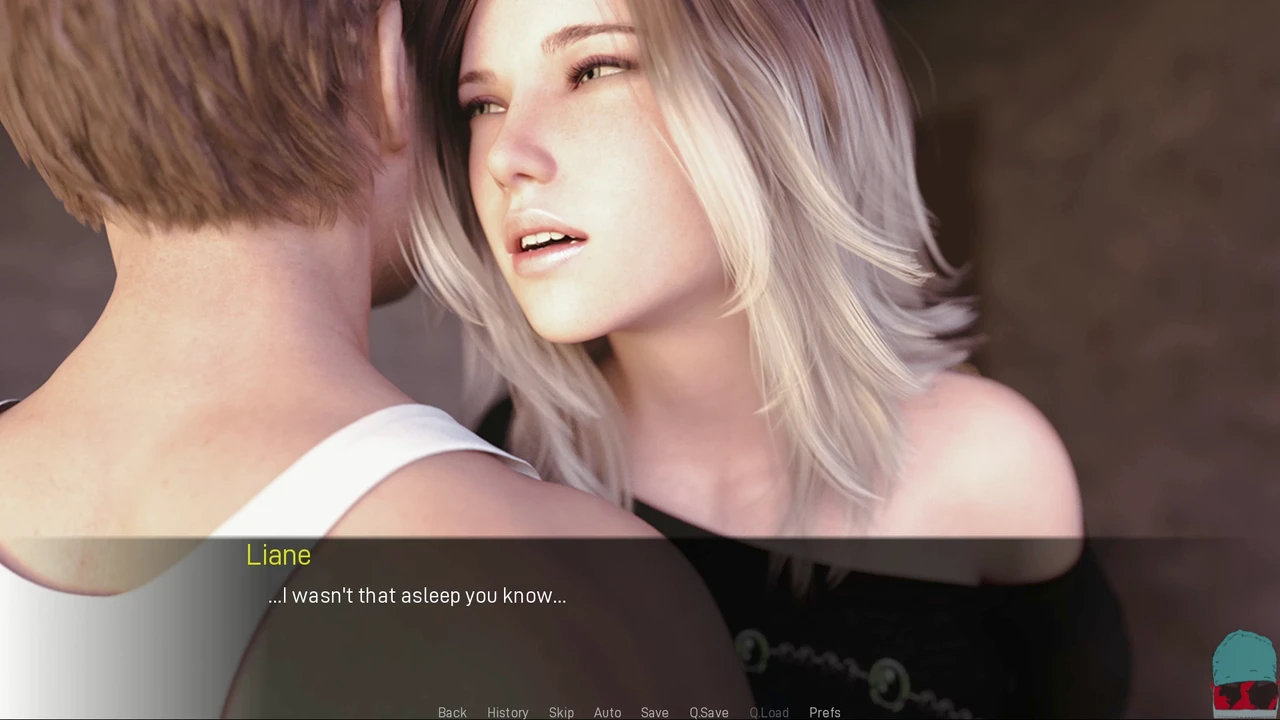Quick save with Q.Save
Image resolution: width=1280 pixels, height=720 pixels.
pos(708,712)
